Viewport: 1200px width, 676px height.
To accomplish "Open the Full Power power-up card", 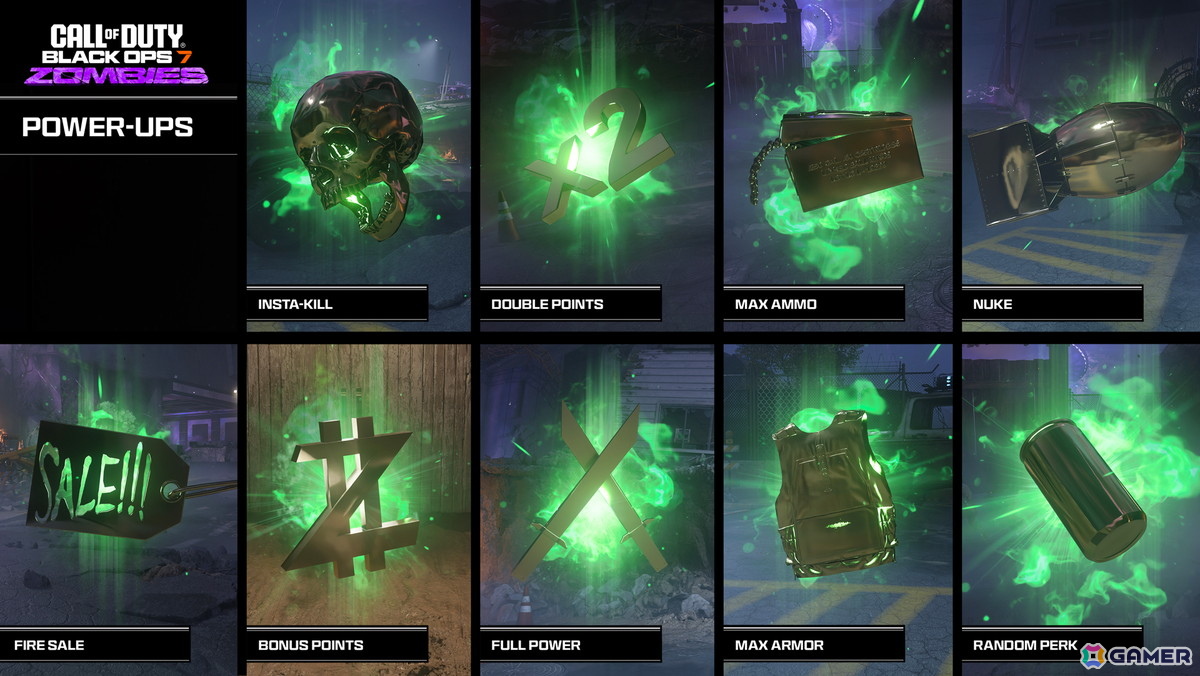I will 597,505.
